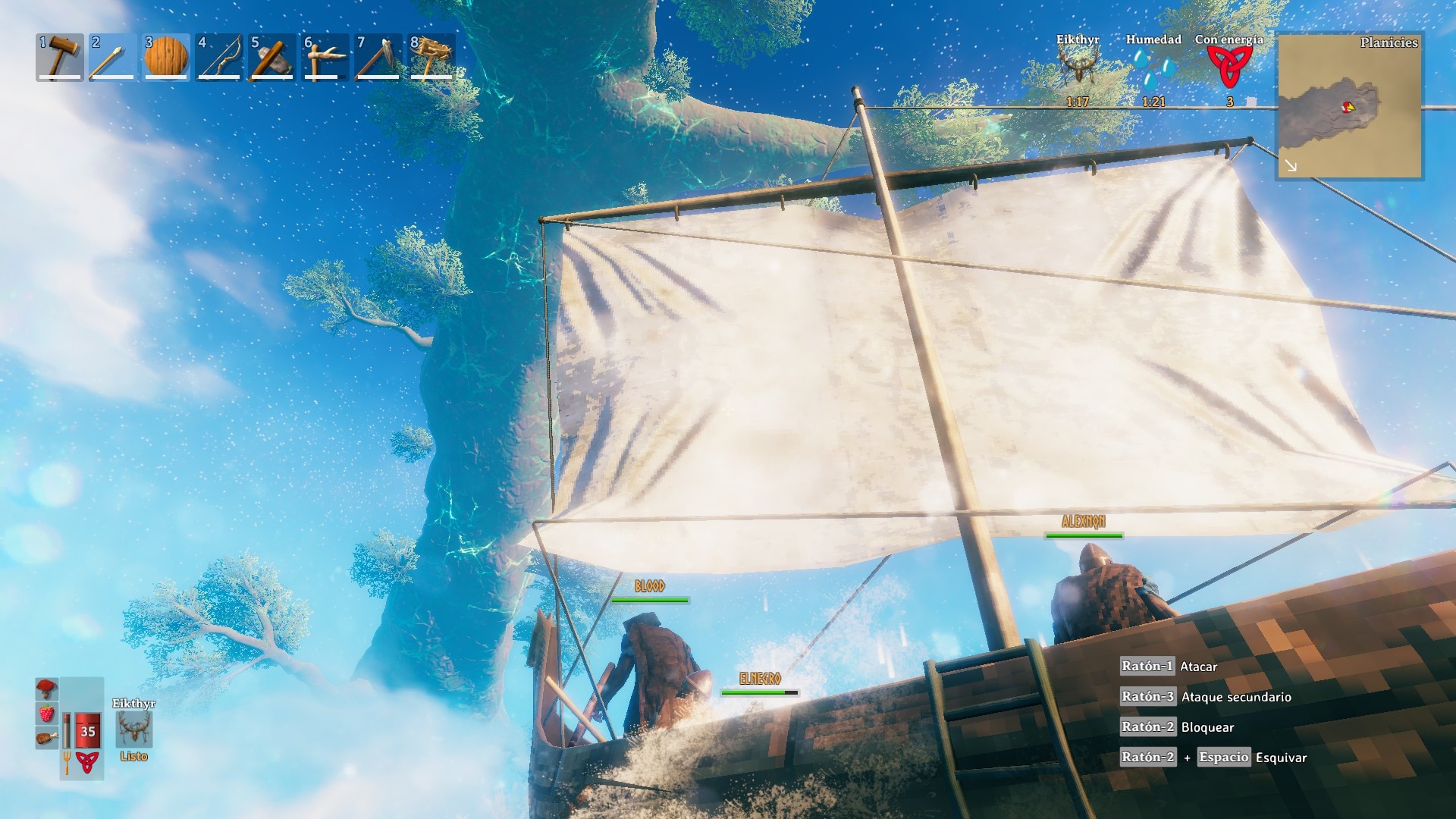Screen dimensions: 1456x819
Task: Equip the spear in hotbar slot 2
Action: [x=113, y=57]
